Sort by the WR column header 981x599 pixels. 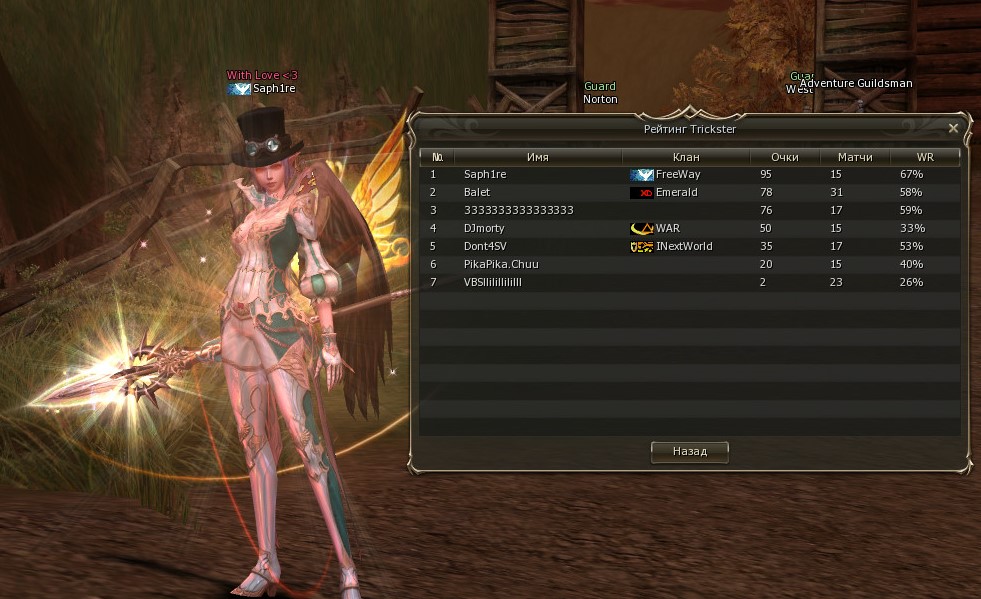click(x=925, y=157)
